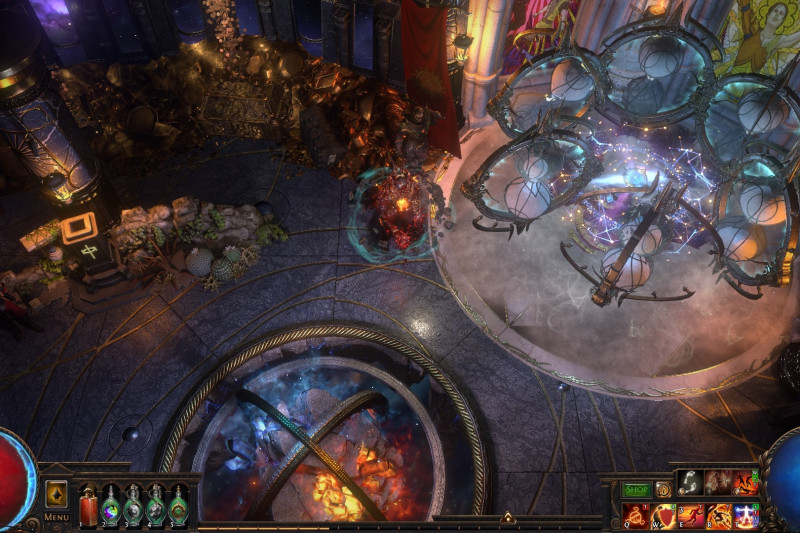
Task: Use the rainbow-orb green flask
Action: point(111,507)
